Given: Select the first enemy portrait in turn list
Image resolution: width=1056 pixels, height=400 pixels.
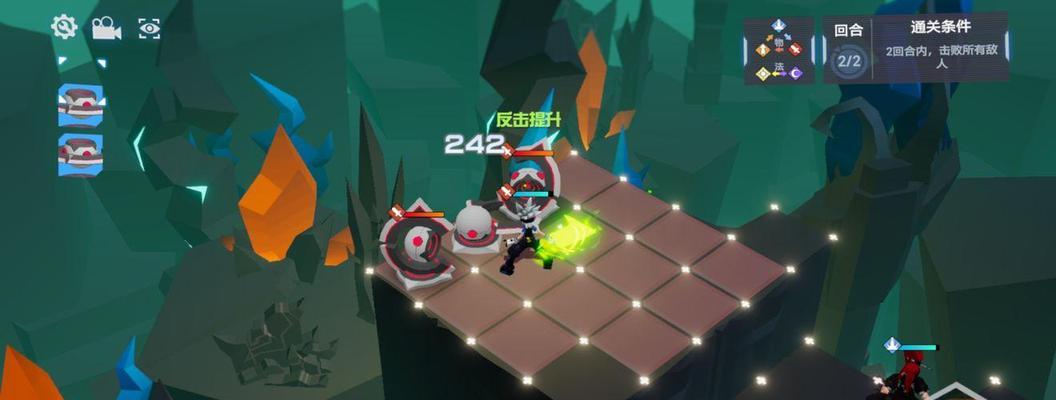Looking at the screenshot, I should coord(80,103).
